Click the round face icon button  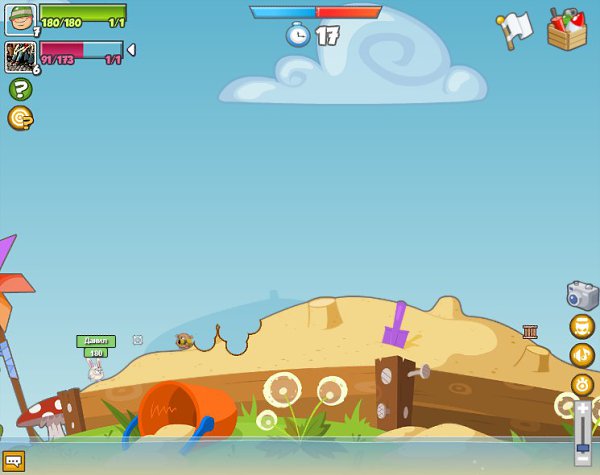tap(582, 326)
